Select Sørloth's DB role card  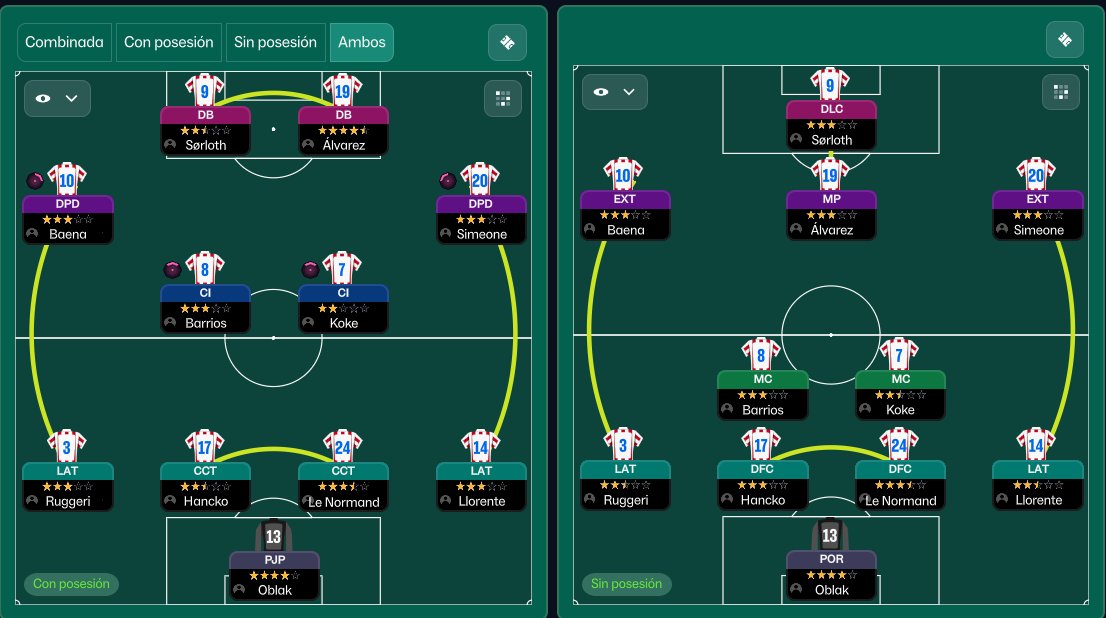point(205,130)
